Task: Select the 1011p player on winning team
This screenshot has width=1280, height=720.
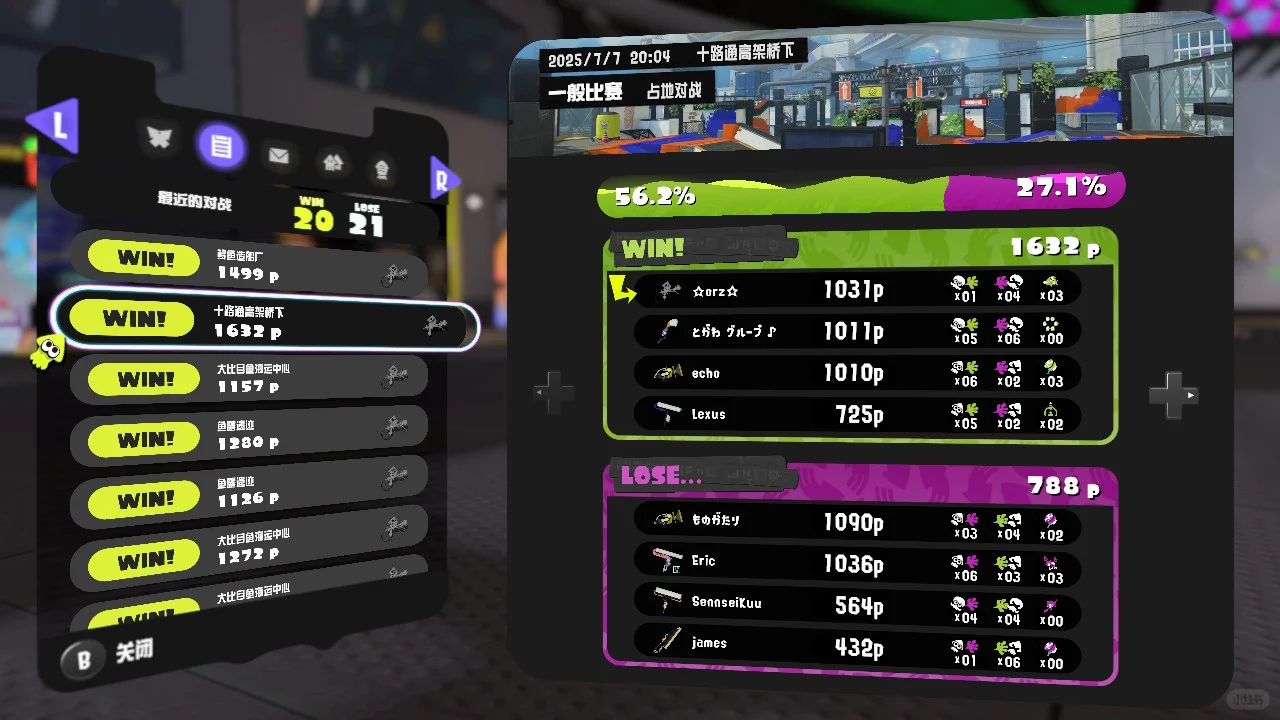Action: (856, 331)
